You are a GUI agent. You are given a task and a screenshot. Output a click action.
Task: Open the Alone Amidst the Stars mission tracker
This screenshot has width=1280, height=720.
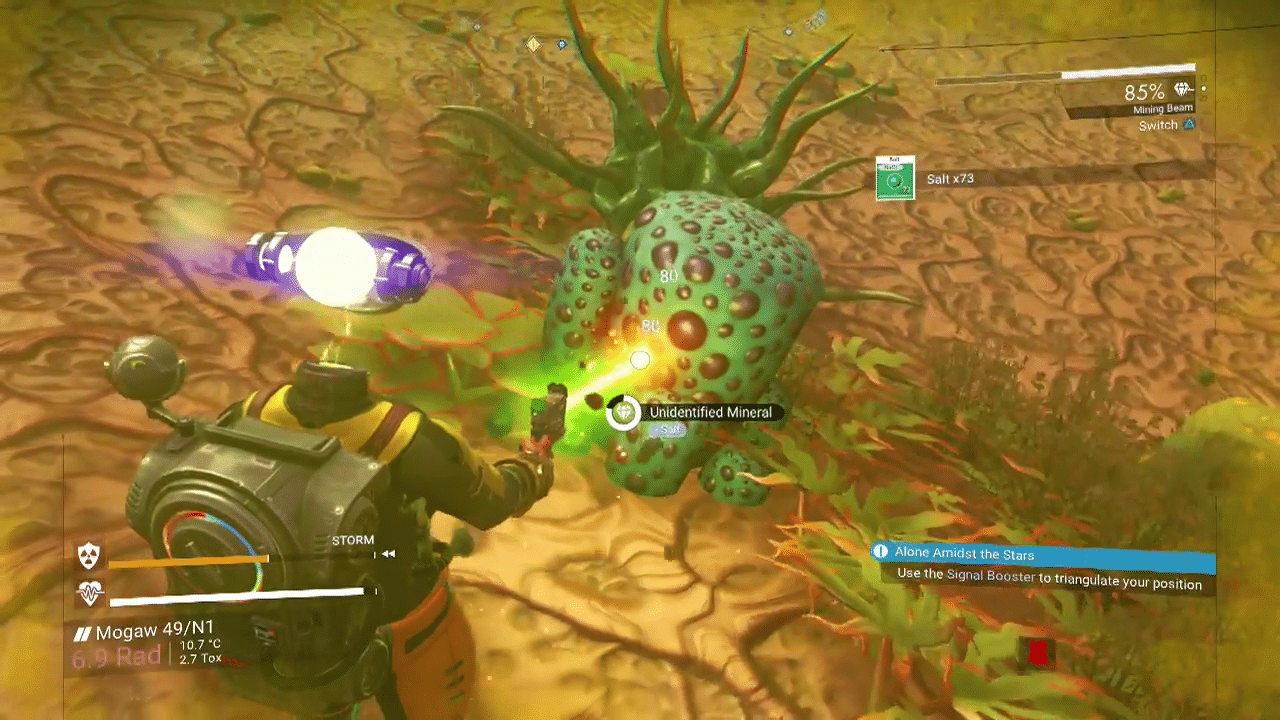[1044, 554]
